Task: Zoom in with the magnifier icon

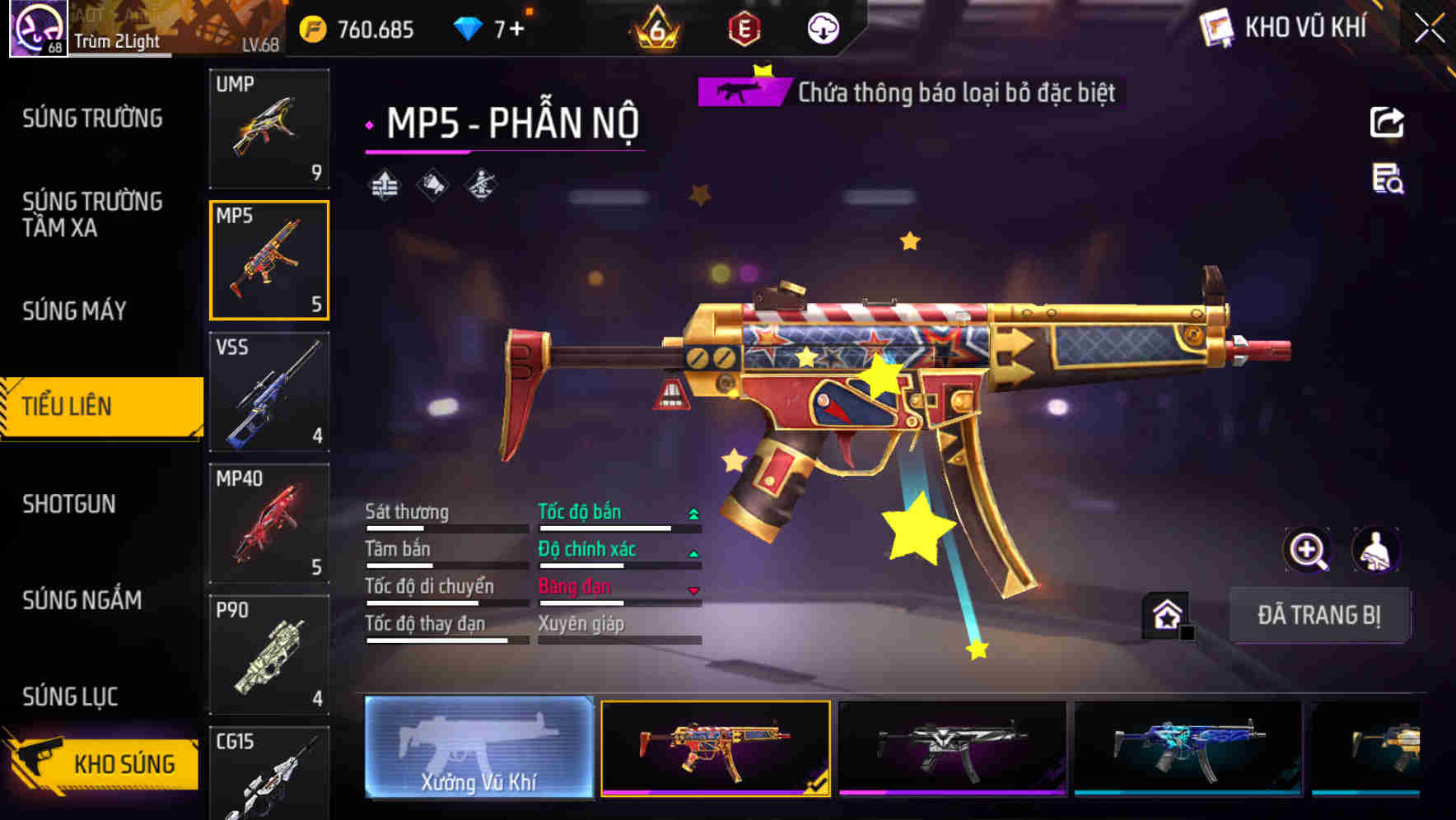Action: tap(1308, 550)
